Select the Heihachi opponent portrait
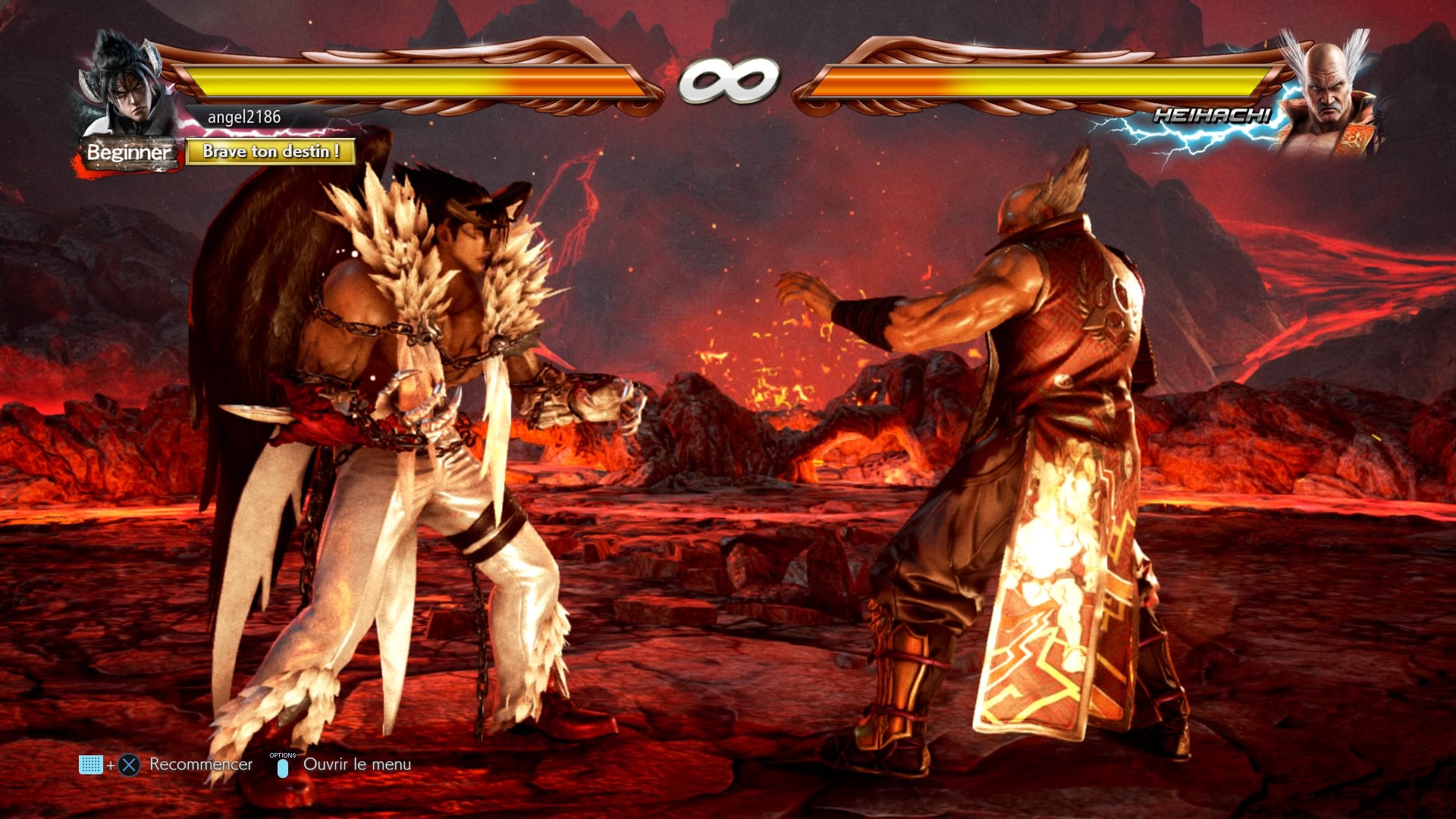This screenshot has width=1456, height=819. click(1328, 95)
